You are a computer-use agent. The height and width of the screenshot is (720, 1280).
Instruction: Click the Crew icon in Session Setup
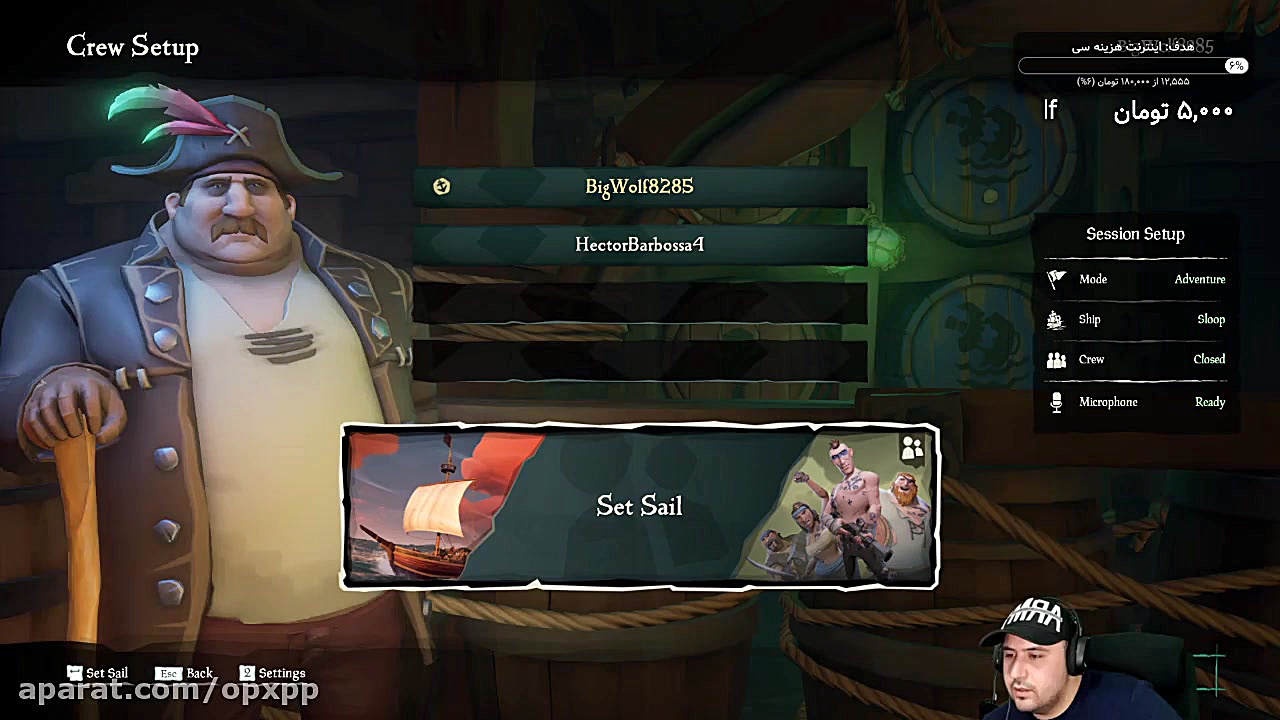coord(1057,359)
